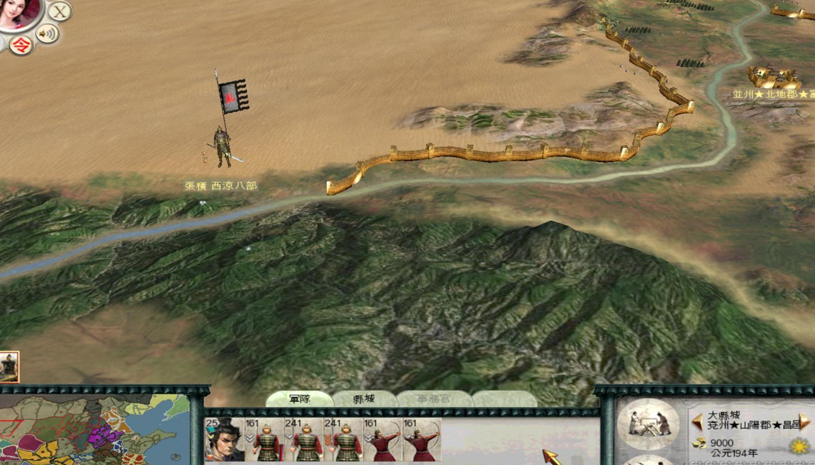This screenshot has height=465, width=815.
Task: Open the round council meeting icon
Action: tap(647, 423)
